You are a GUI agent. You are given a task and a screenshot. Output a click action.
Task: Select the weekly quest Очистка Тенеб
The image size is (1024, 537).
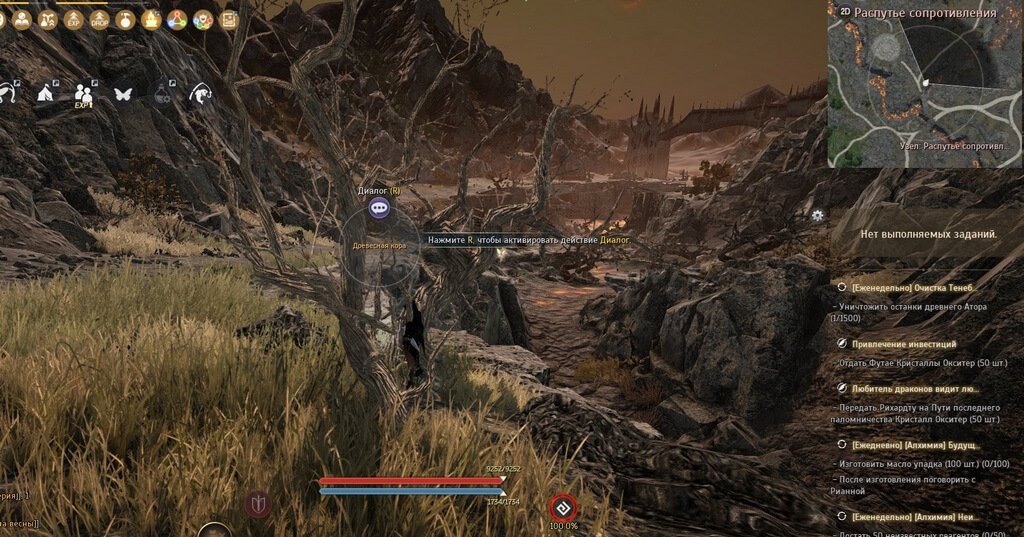pyautogui.click(x=908, y=287)
